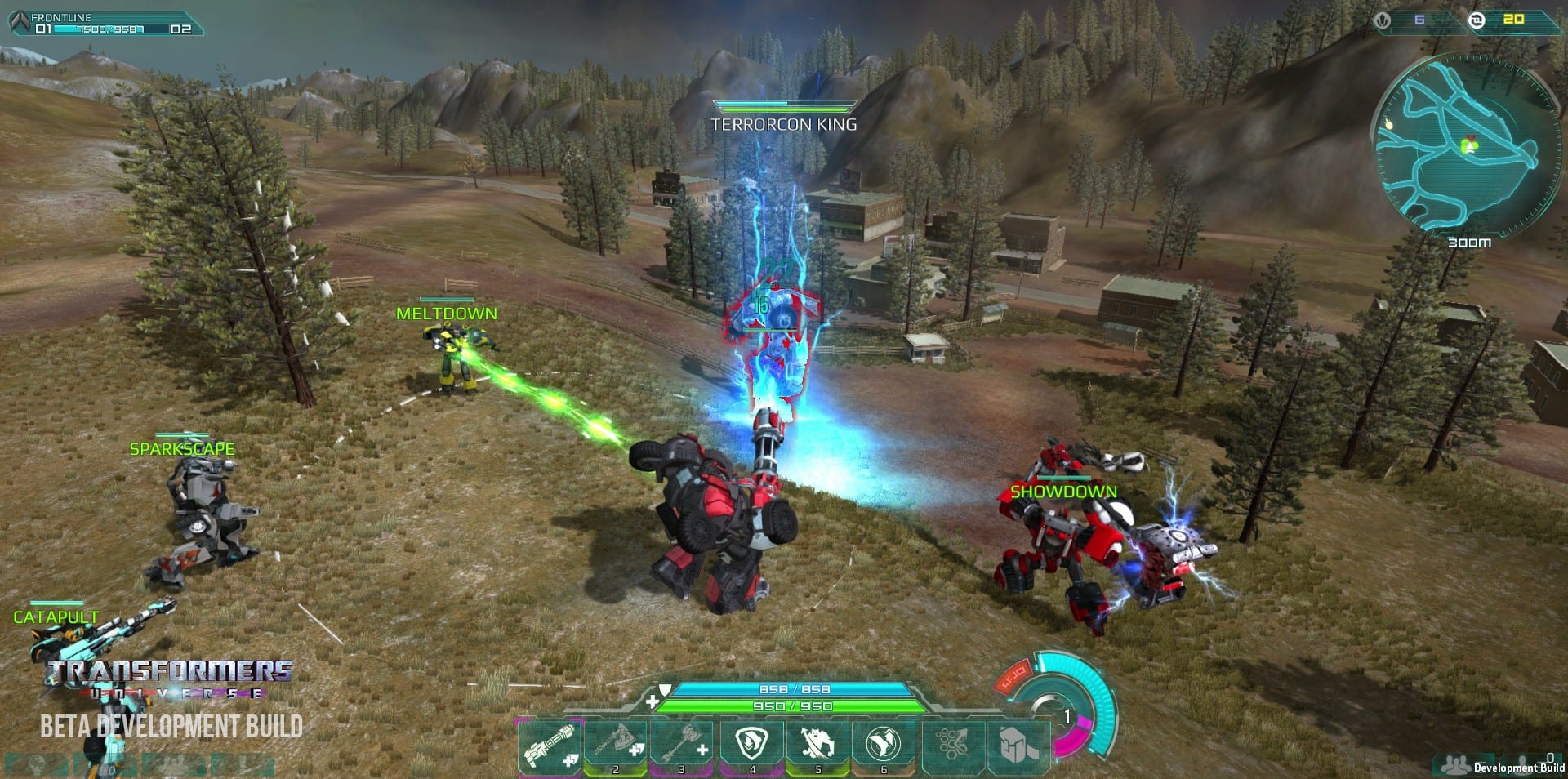This screenshot has width=1568, height=779.
Task: Select ally nameplate SPARKSCAPE
Action: pos(182,449)
